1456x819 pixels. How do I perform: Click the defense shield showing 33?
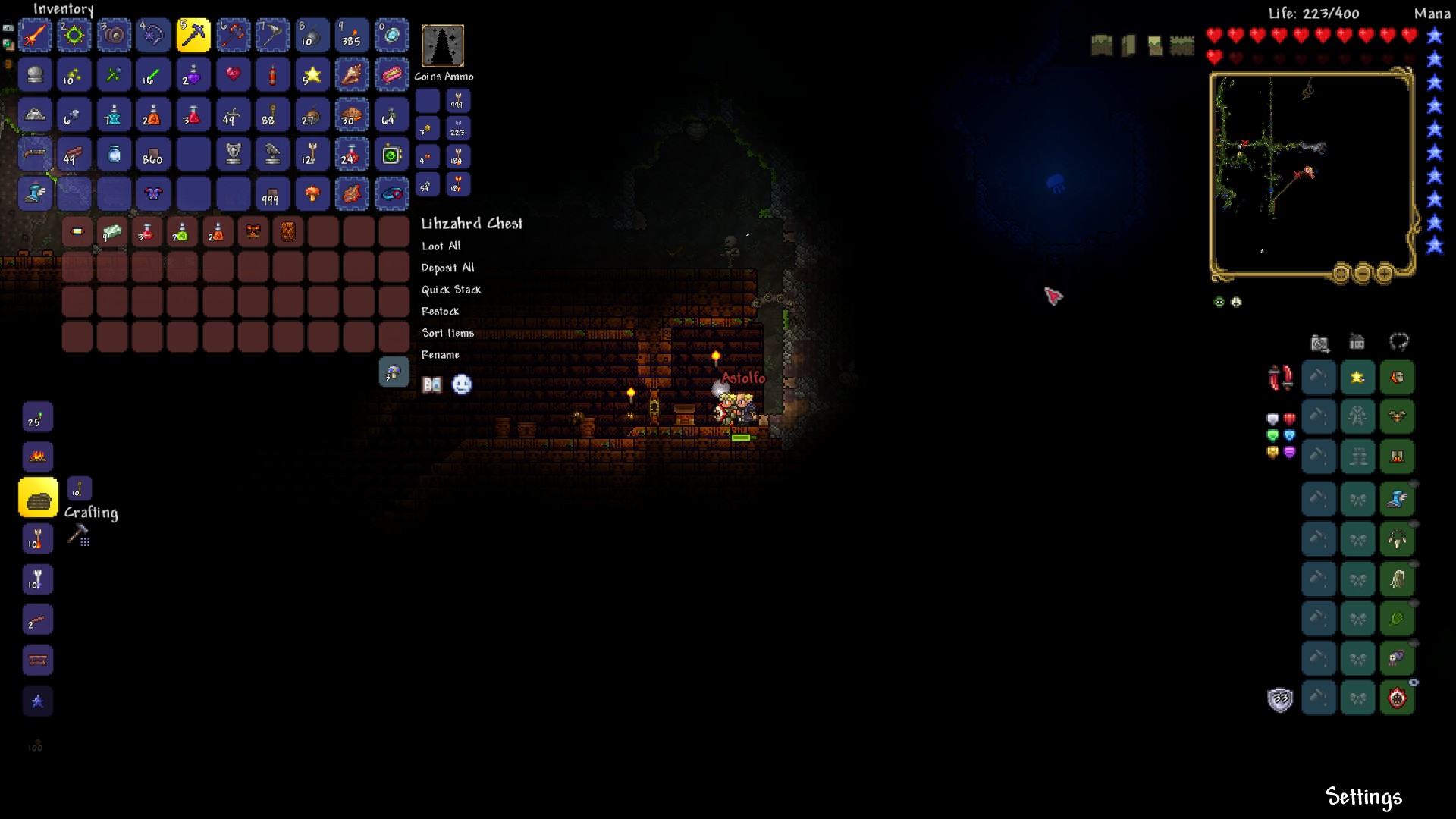[x=1282, y=700]
